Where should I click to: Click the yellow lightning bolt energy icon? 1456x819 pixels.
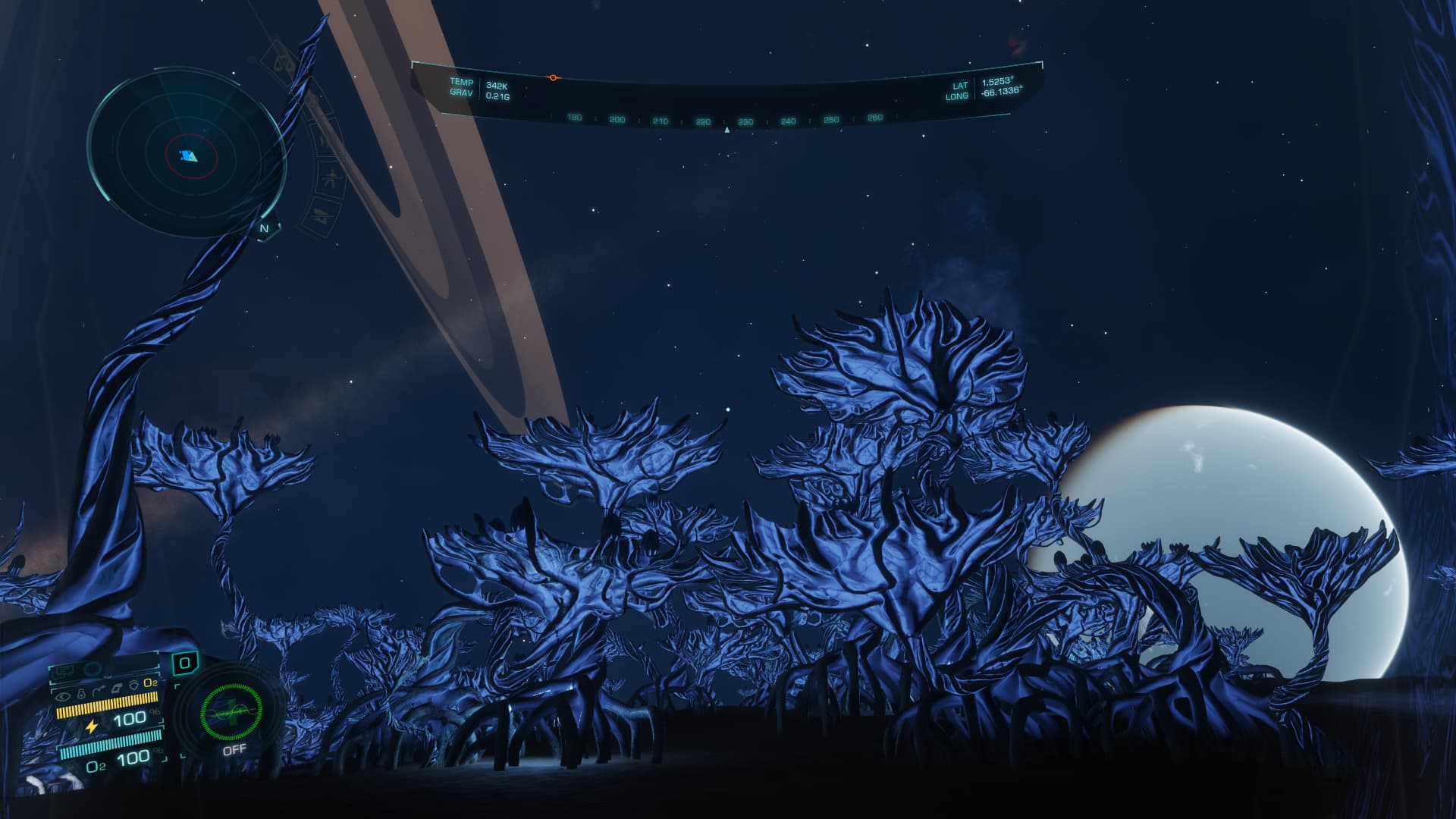[x=92, y=726]
